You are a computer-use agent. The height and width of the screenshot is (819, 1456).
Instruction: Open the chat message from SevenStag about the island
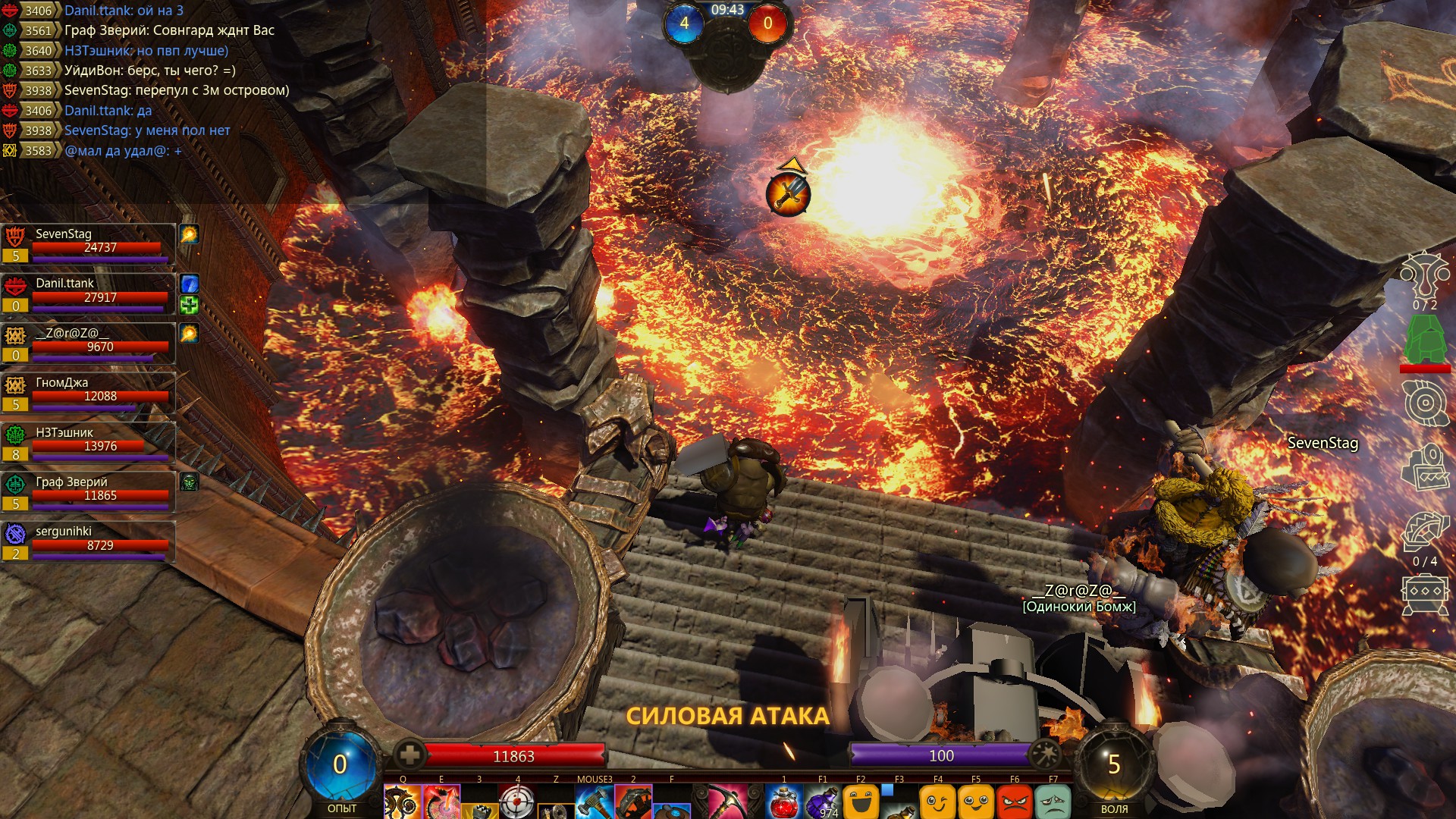[x=177, y=90]
